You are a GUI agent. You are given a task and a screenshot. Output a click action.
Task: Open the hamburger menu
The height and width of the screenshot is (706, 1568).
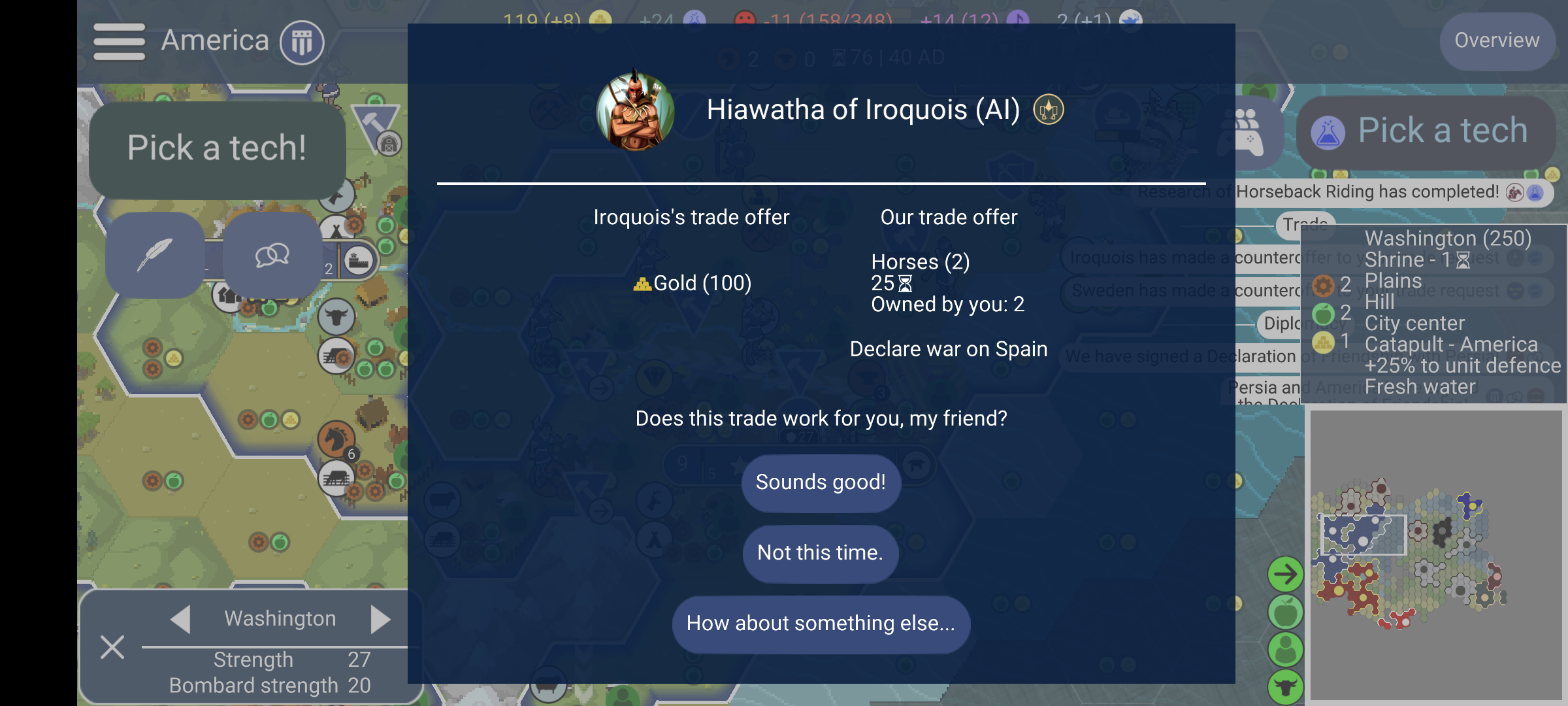point(118,41)
